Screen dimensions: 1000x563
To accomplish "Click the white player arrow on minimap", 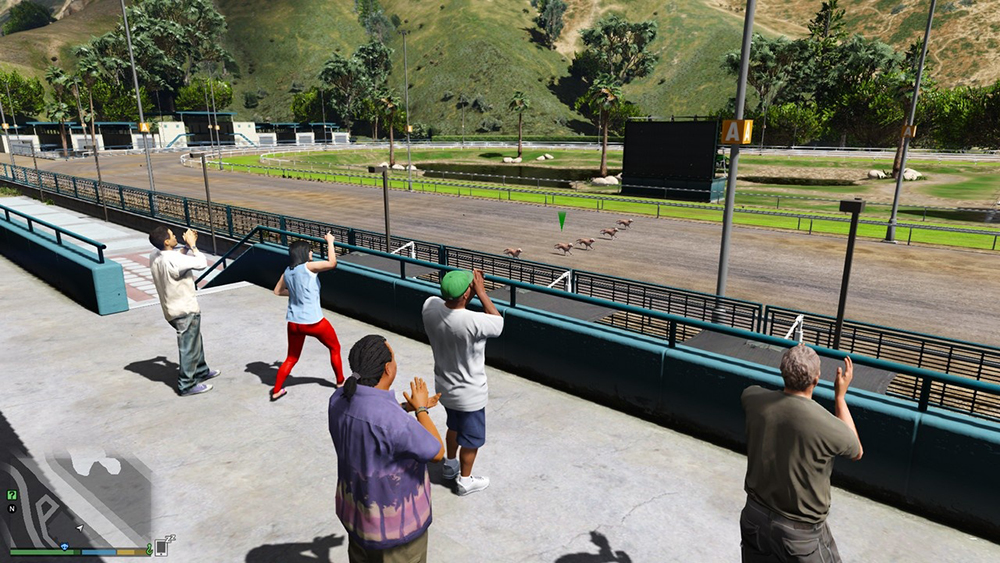I will click(79, 527).
